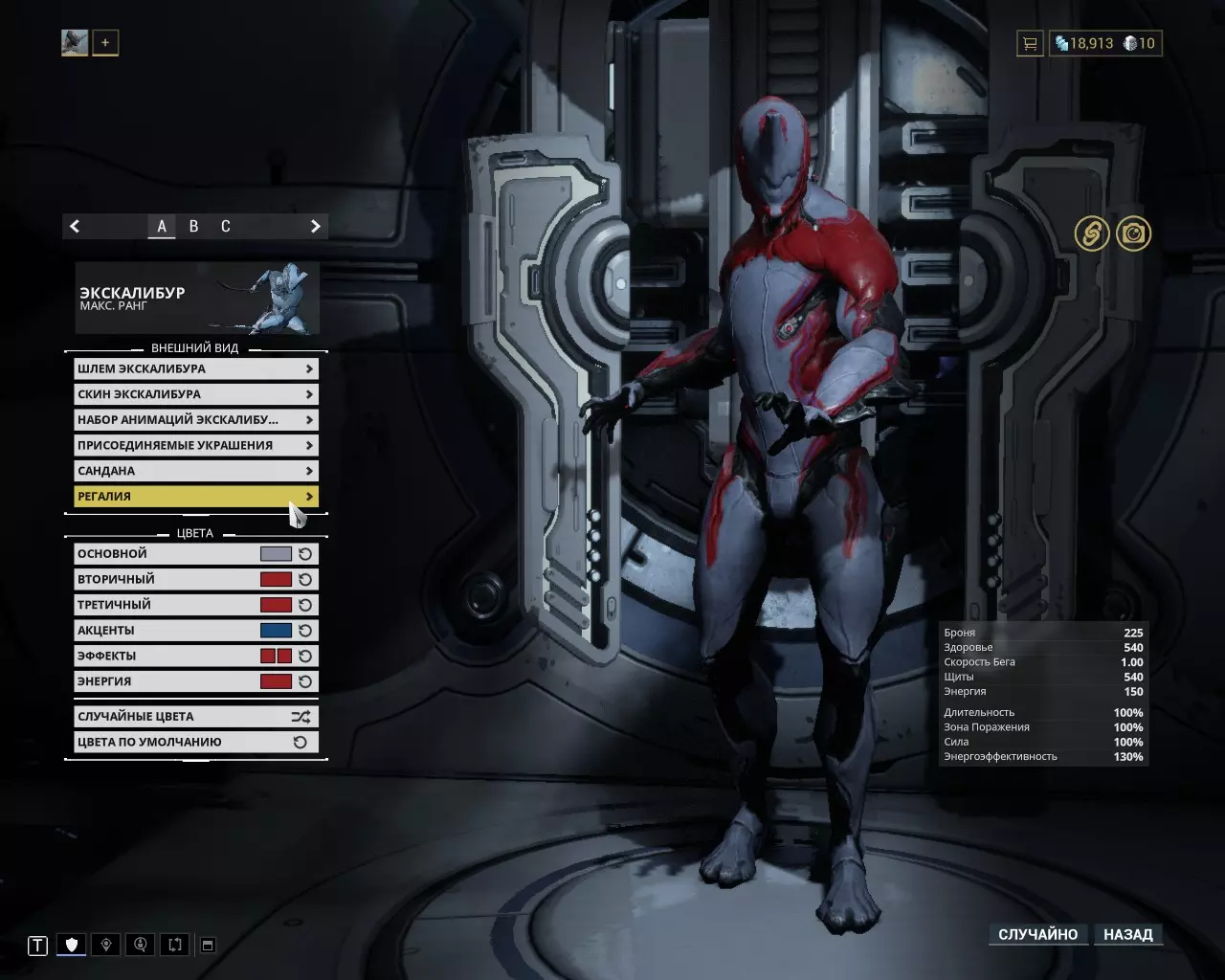Choose the Регалия menu entry
This screenshot has height=980, width=1225.
tap(195, 496)
